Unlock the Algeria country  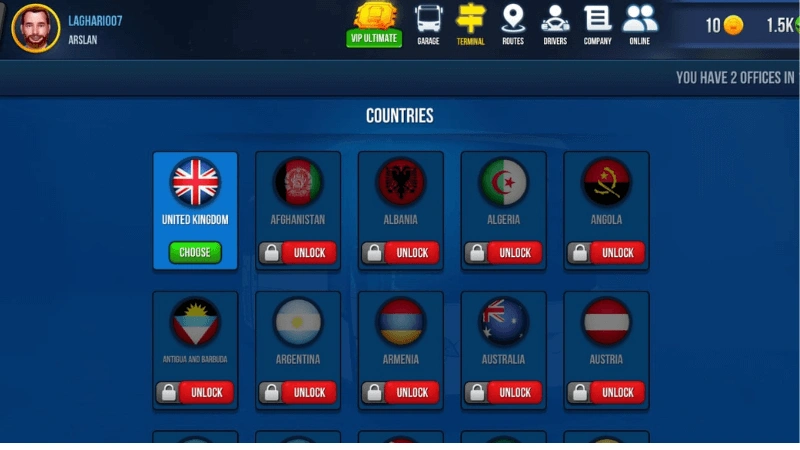click(514, 253)
